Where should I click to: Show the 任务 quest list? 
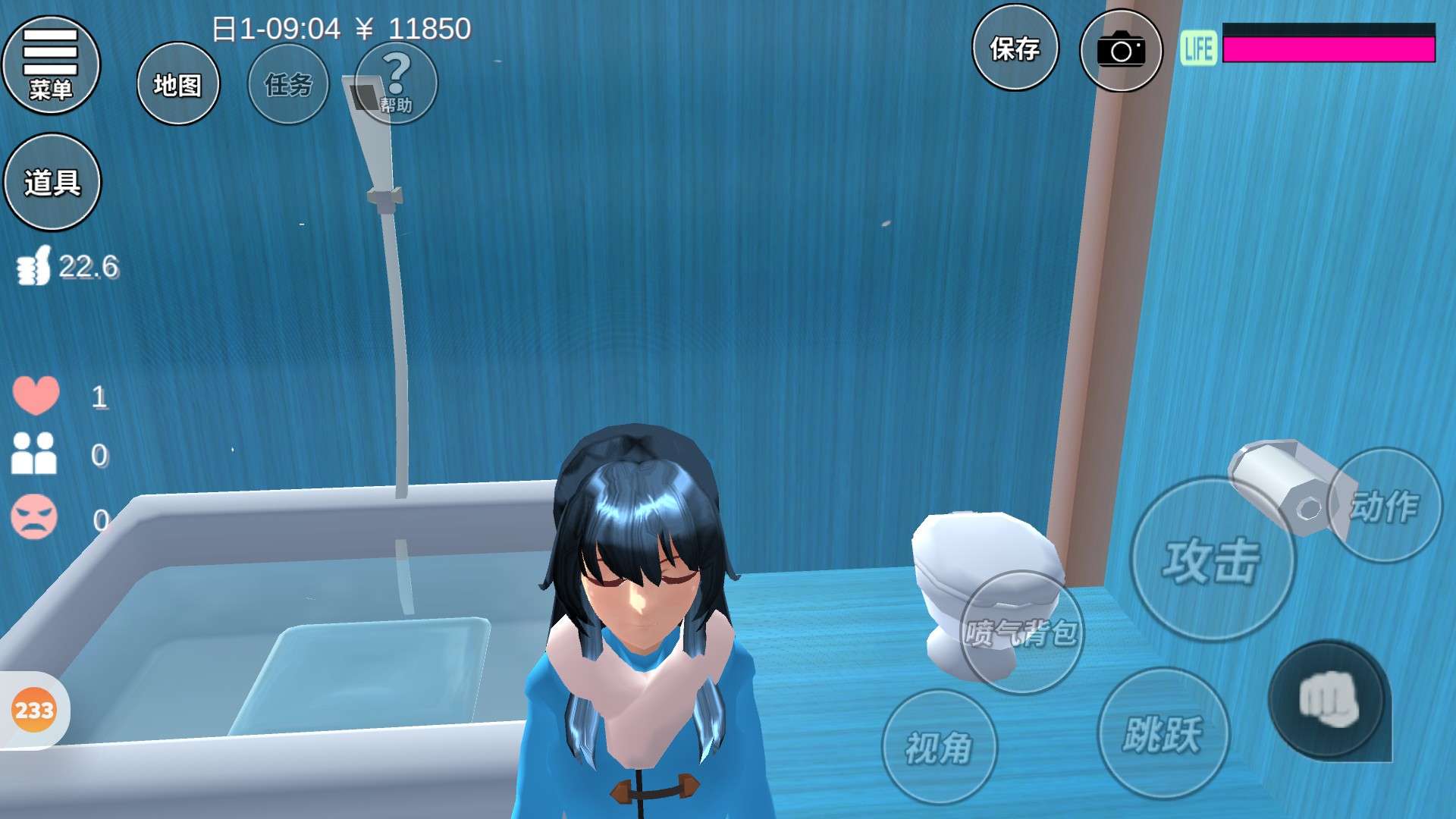tap(288, 84)
